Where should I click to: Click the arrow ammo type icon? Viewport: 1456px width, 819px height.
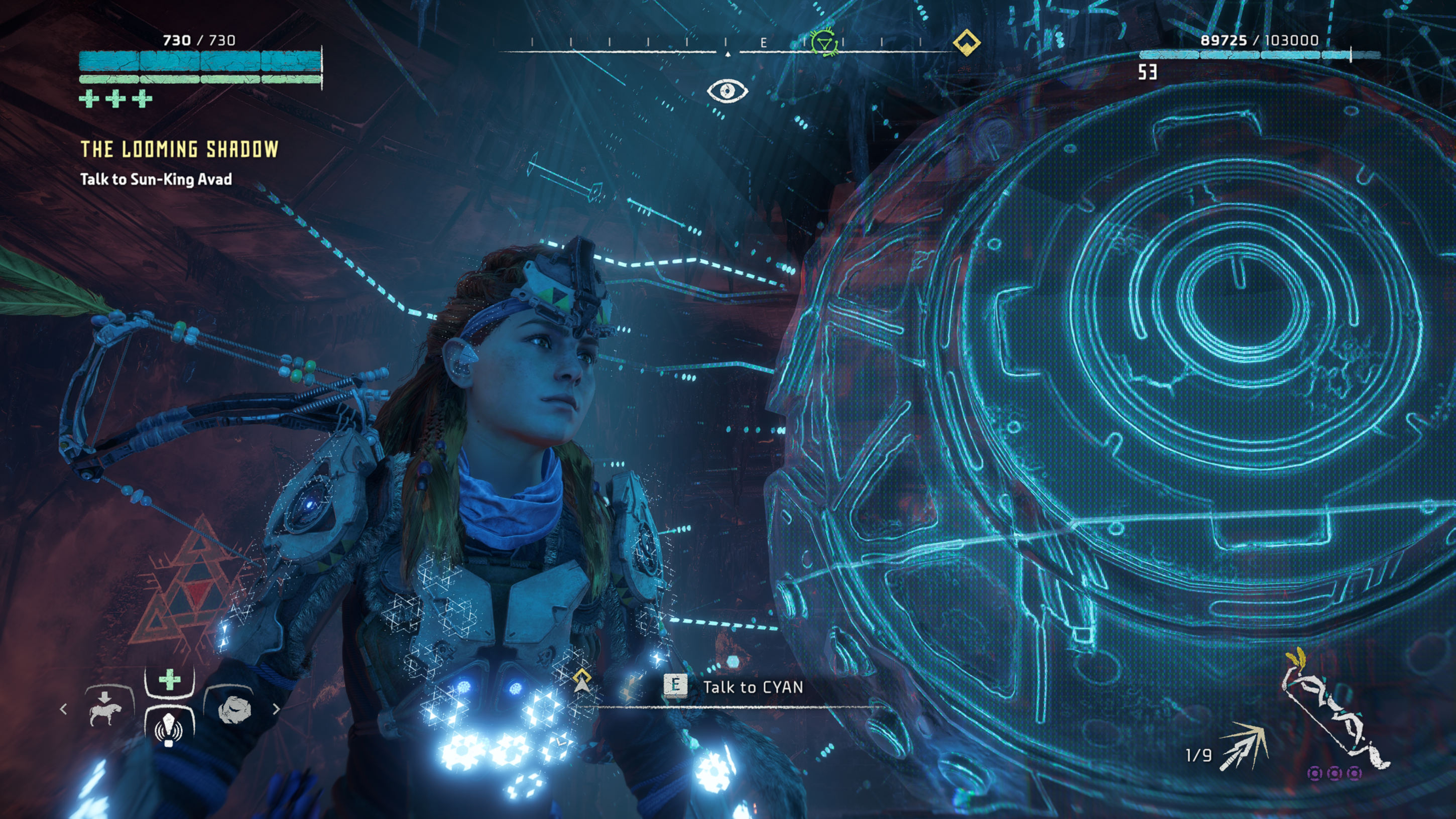[x=1244, y=746]
